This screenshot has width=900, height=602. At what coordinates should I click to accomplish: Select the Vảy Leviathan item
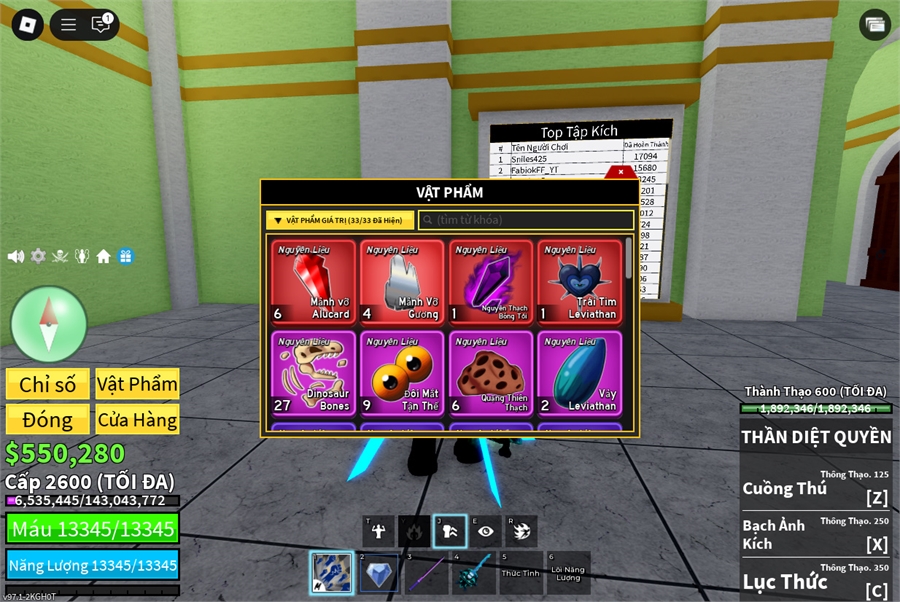coord(580,373)
